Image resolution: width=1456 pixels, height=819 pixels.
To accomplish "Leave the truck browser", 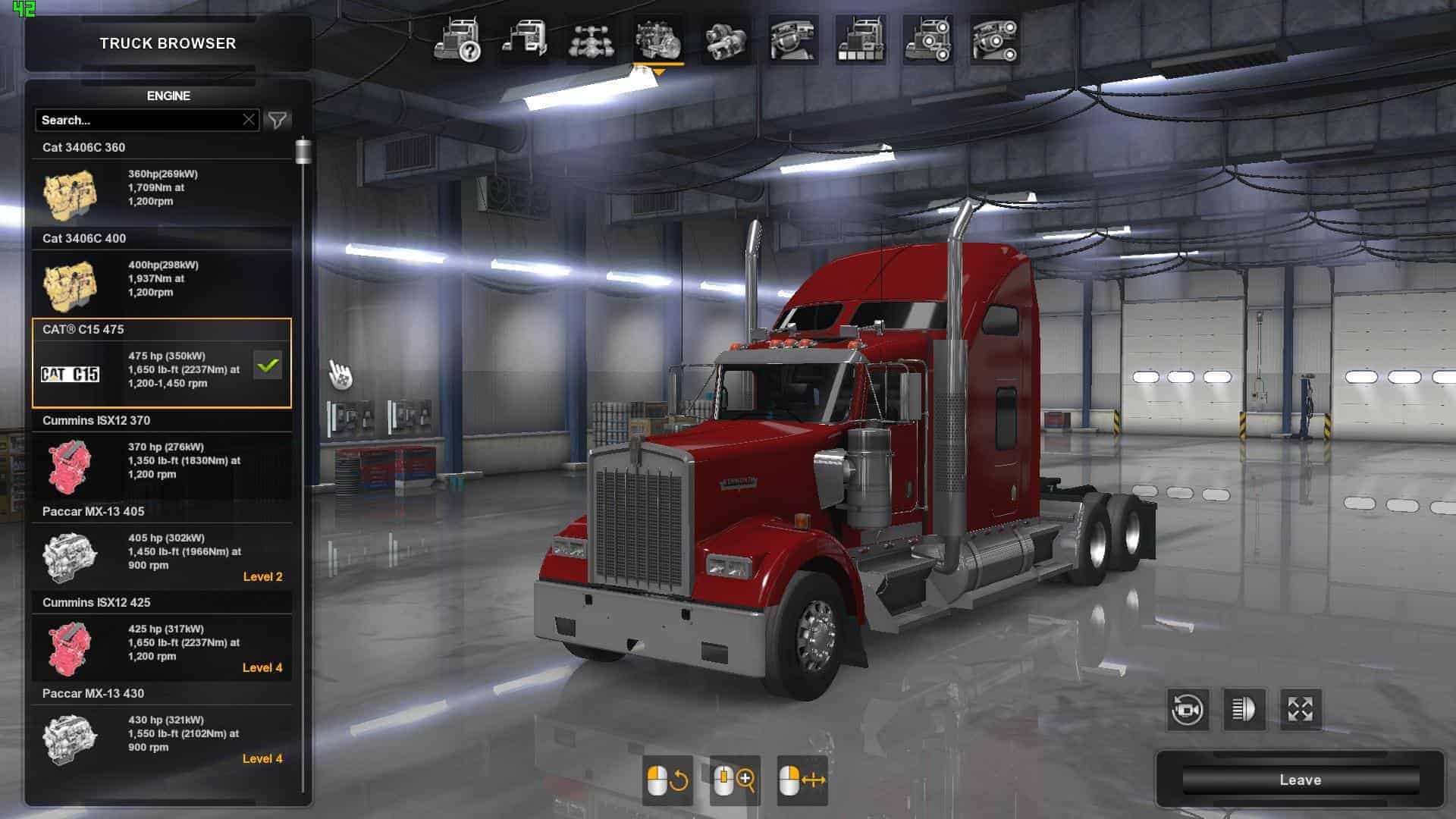I will (1300, 780).
